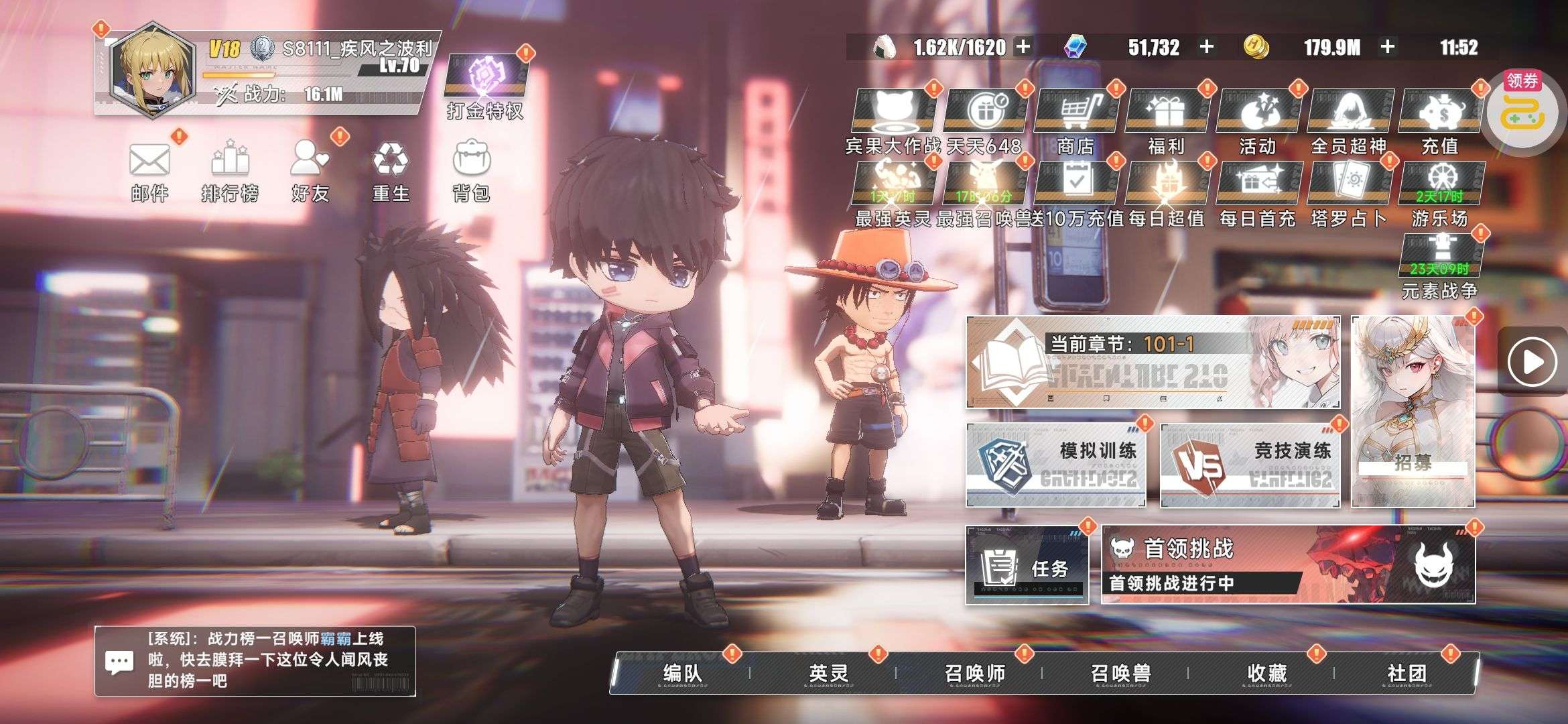1568x724 pixels.
Task: Enter the 首领挑战 boss challenge
Action: [x=1288, y=564]
